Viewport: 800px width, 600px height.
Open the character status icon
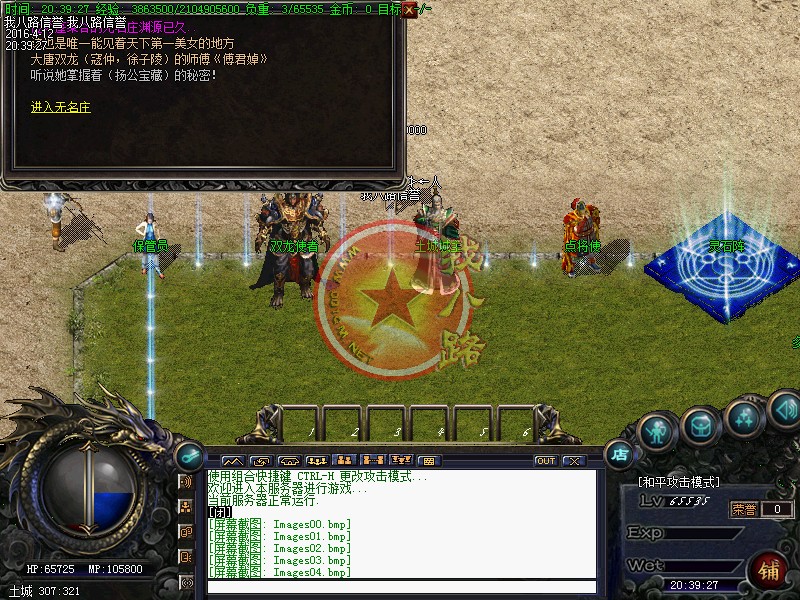(x=656, y=431)
